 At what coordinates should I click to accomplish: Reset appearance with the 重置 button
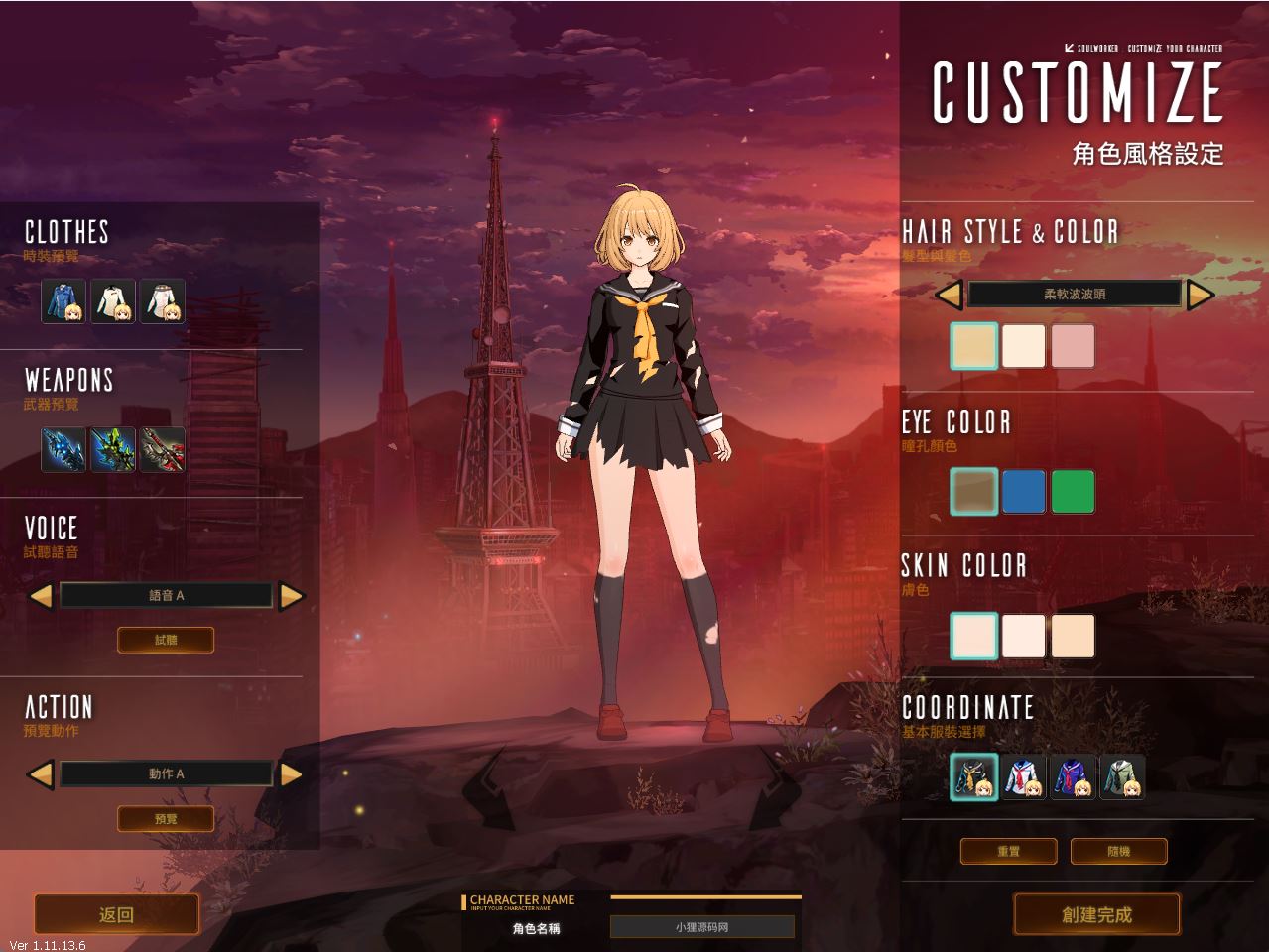coord(1008,851)
